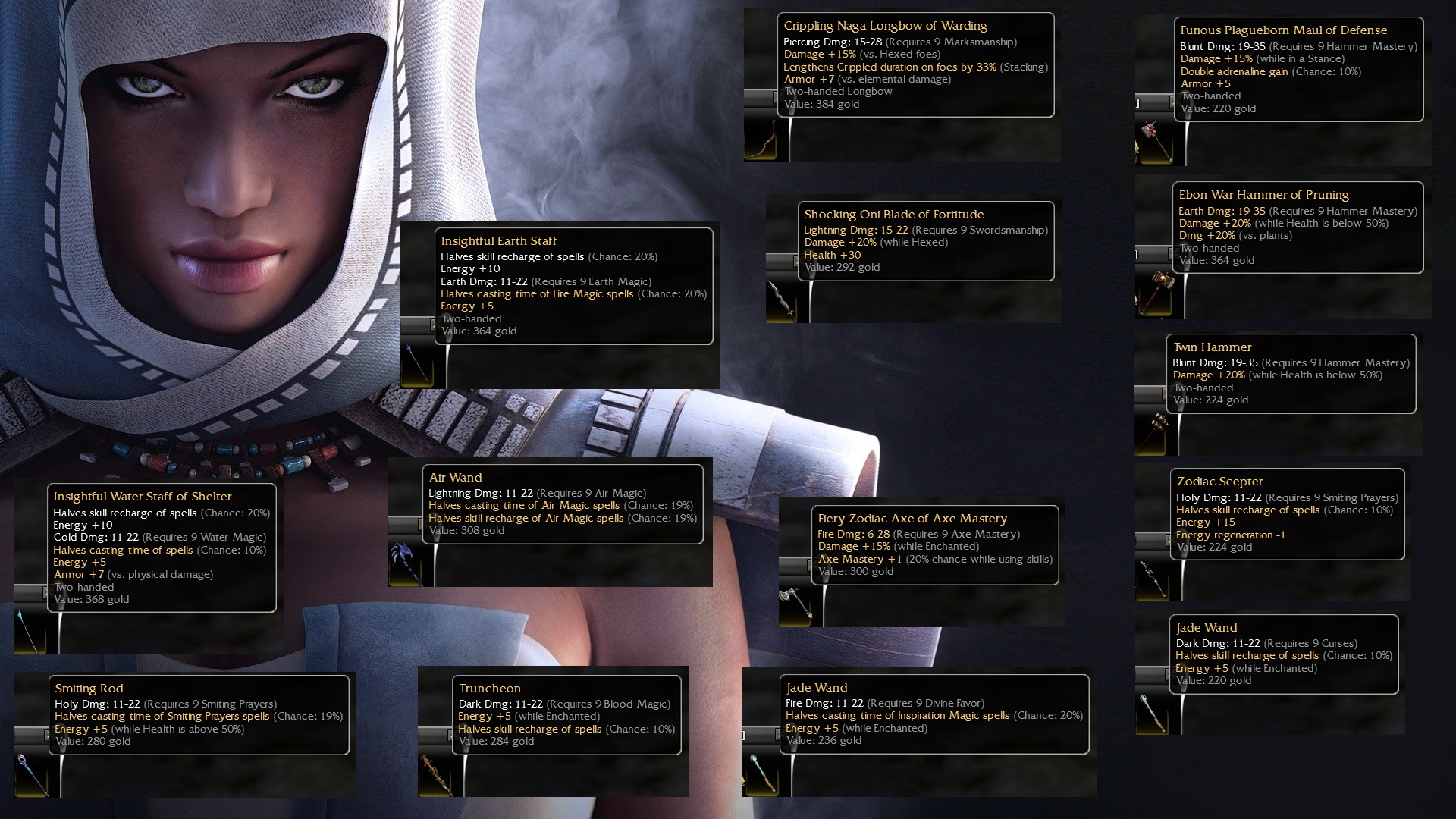This screenshot has height=819, width=1456.
Task: Click the Air Wand item icon
Action: coord(406,563)
